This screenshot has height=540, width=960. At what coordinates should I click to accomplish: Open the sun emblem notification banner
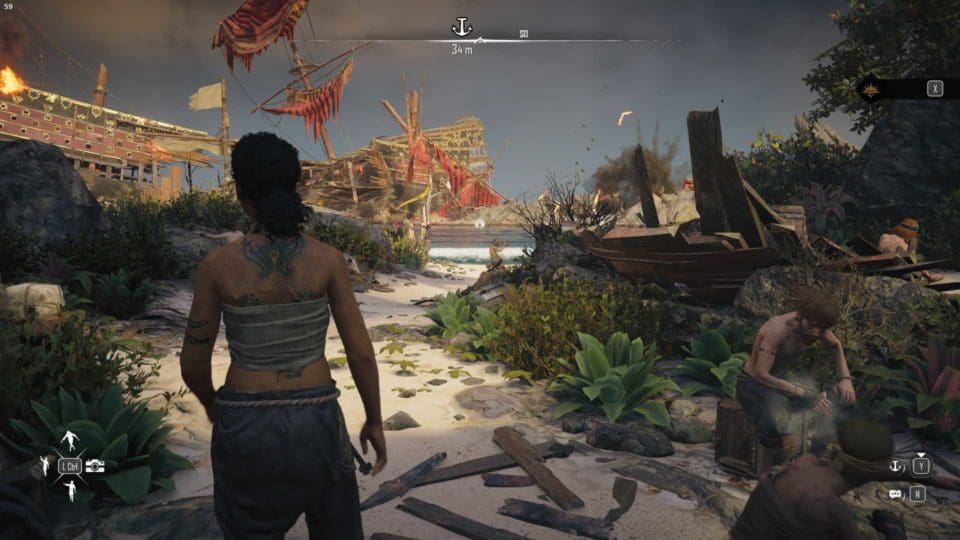click(x=873, y=88)
